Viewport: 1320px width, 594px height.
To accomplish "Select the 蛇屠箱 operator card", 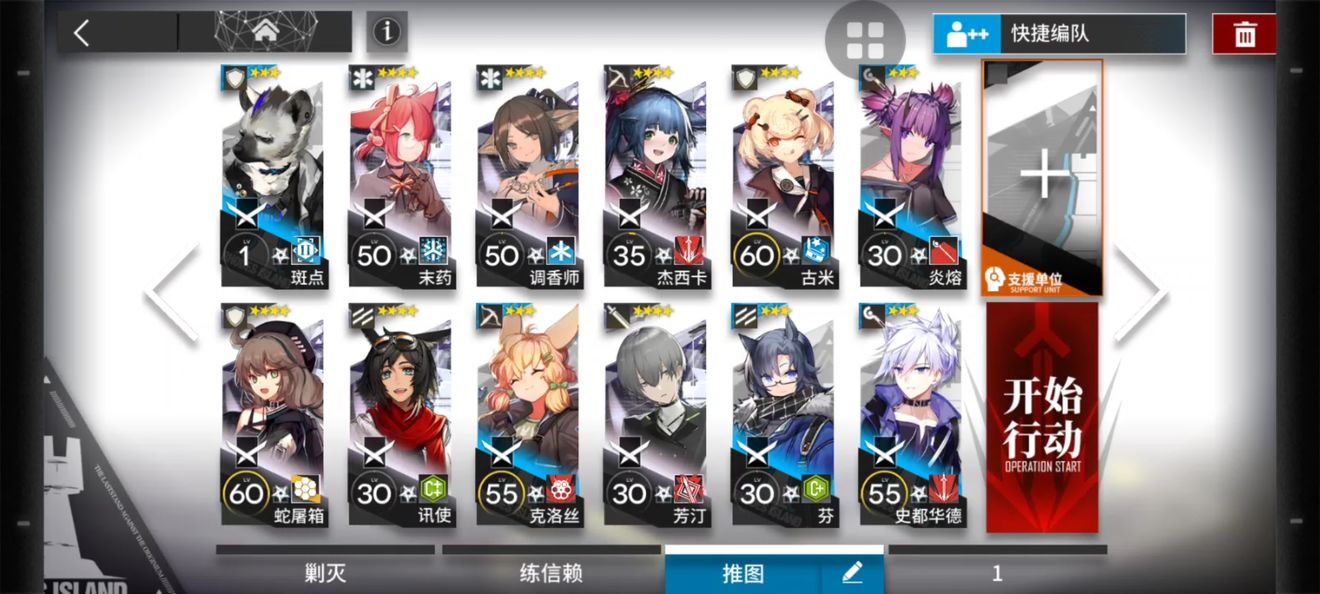I will (272, 415).
